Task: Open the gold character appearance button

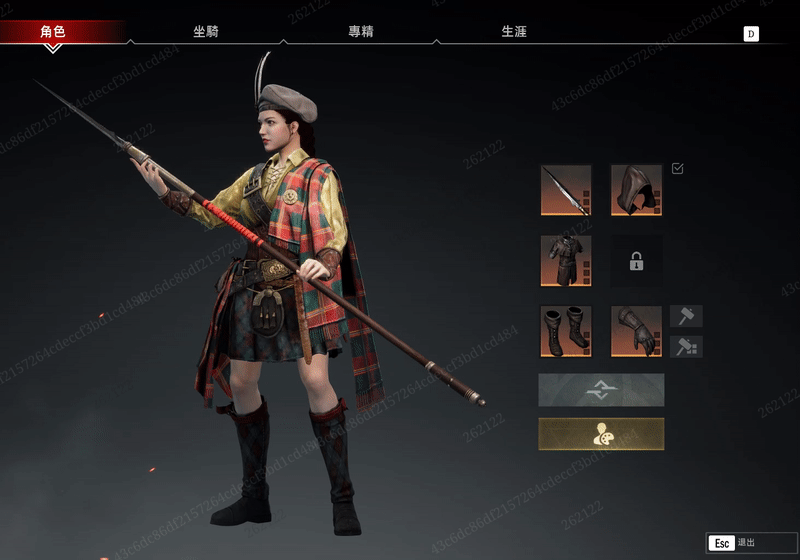Action: (601, 434)
